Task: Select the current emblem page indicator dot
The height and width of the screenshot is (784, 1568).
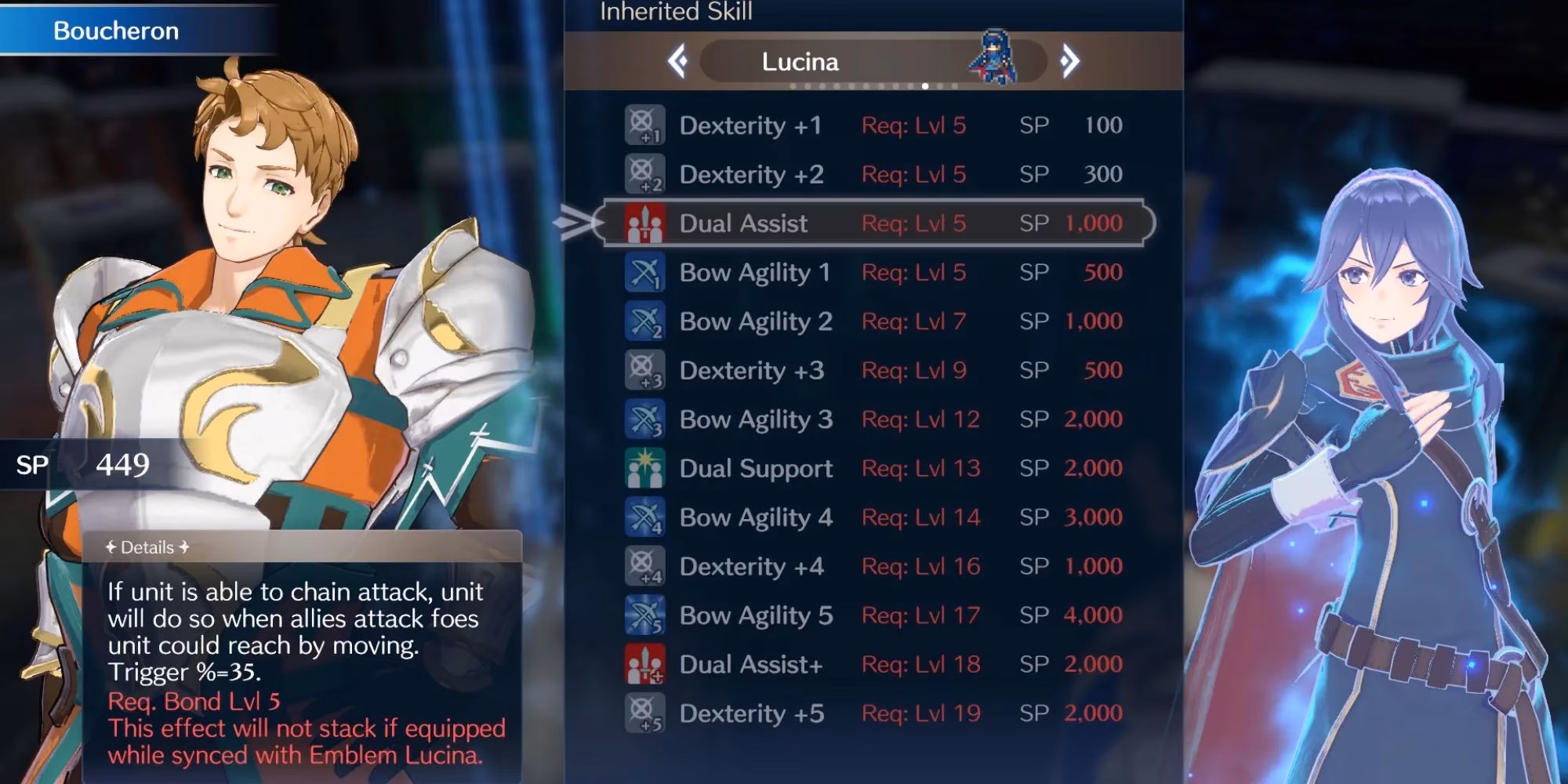Action: [x=924, y=88]
